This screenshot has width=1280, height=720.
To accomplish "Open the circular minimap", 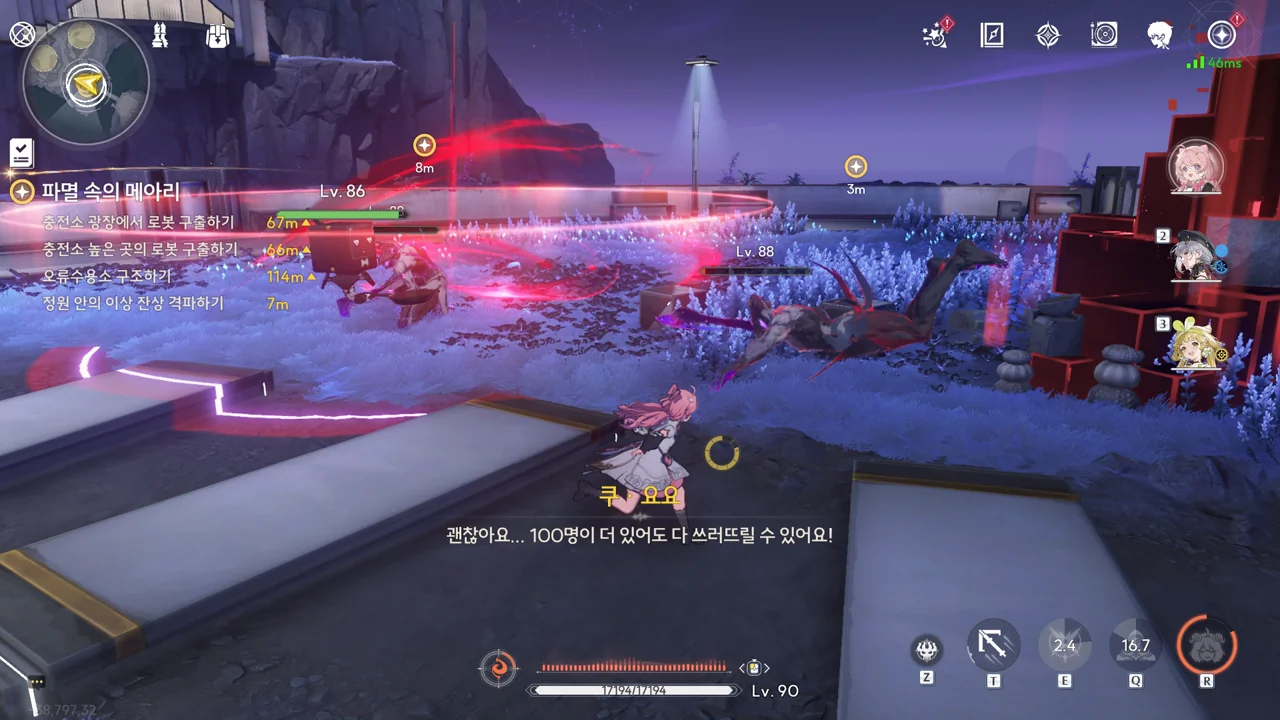I will 85,83.
